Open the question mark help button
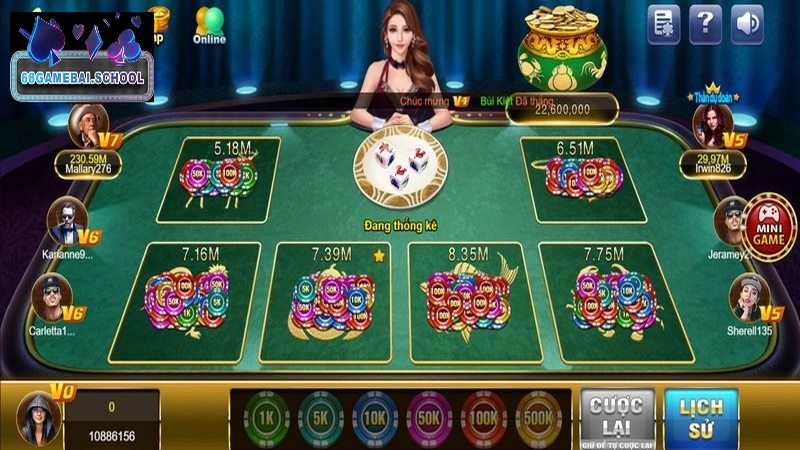This screenshot has height=450, width=800. [x=706, y=23]
